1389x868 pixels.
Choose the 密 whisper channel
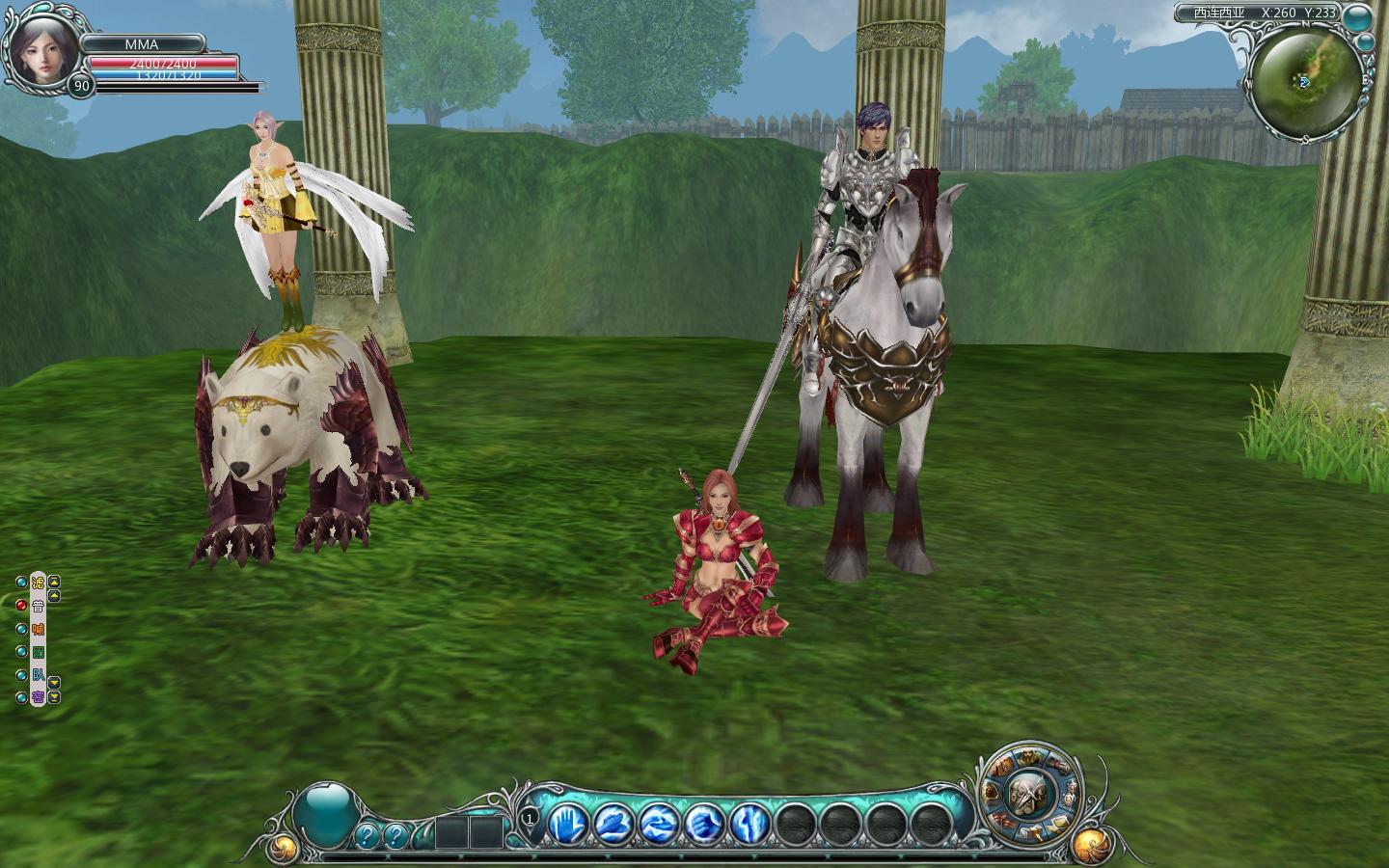click(39, 697)
